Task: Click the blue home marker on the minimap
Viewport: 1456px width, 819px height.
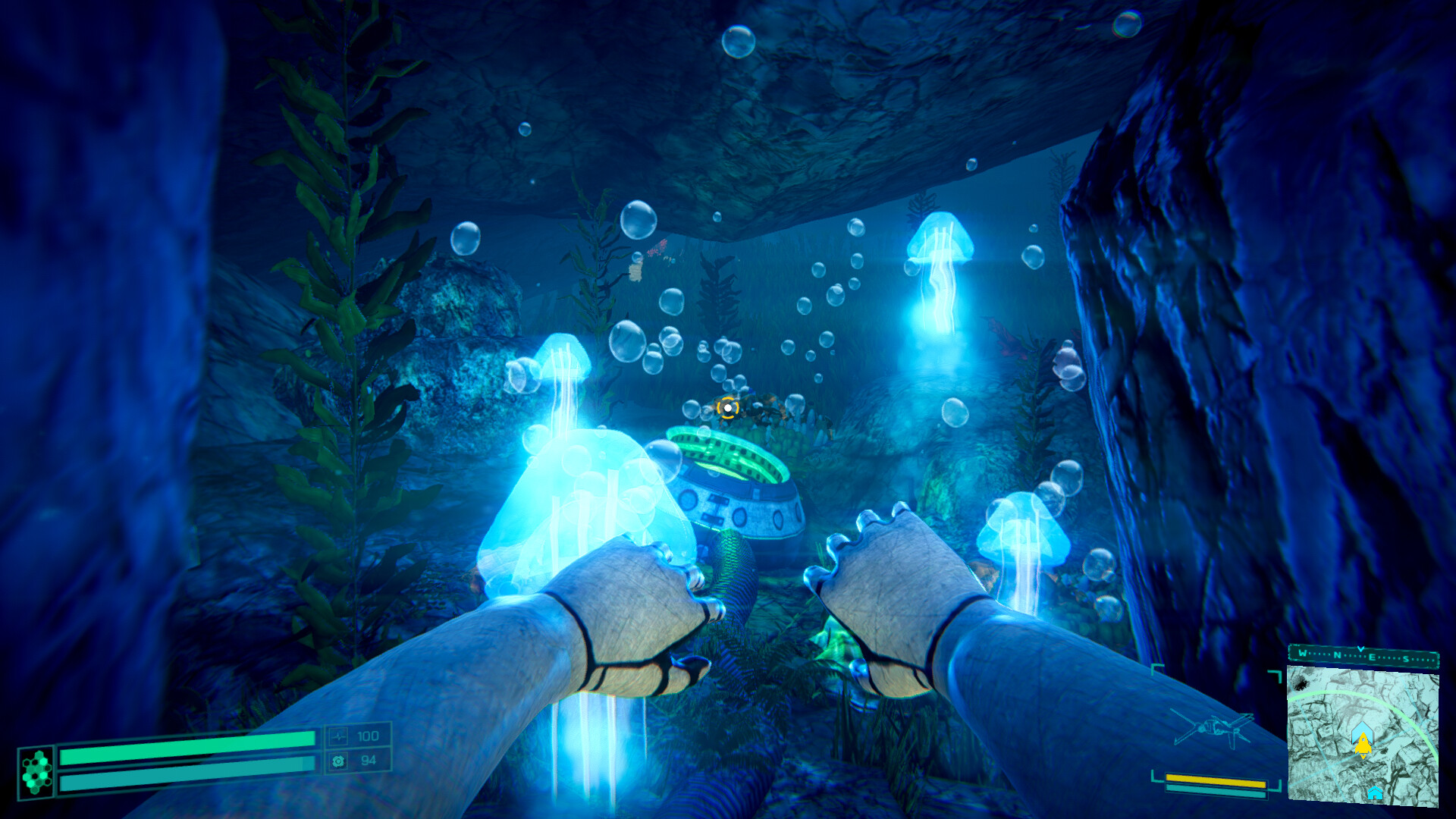Action: coord(1376,794)
